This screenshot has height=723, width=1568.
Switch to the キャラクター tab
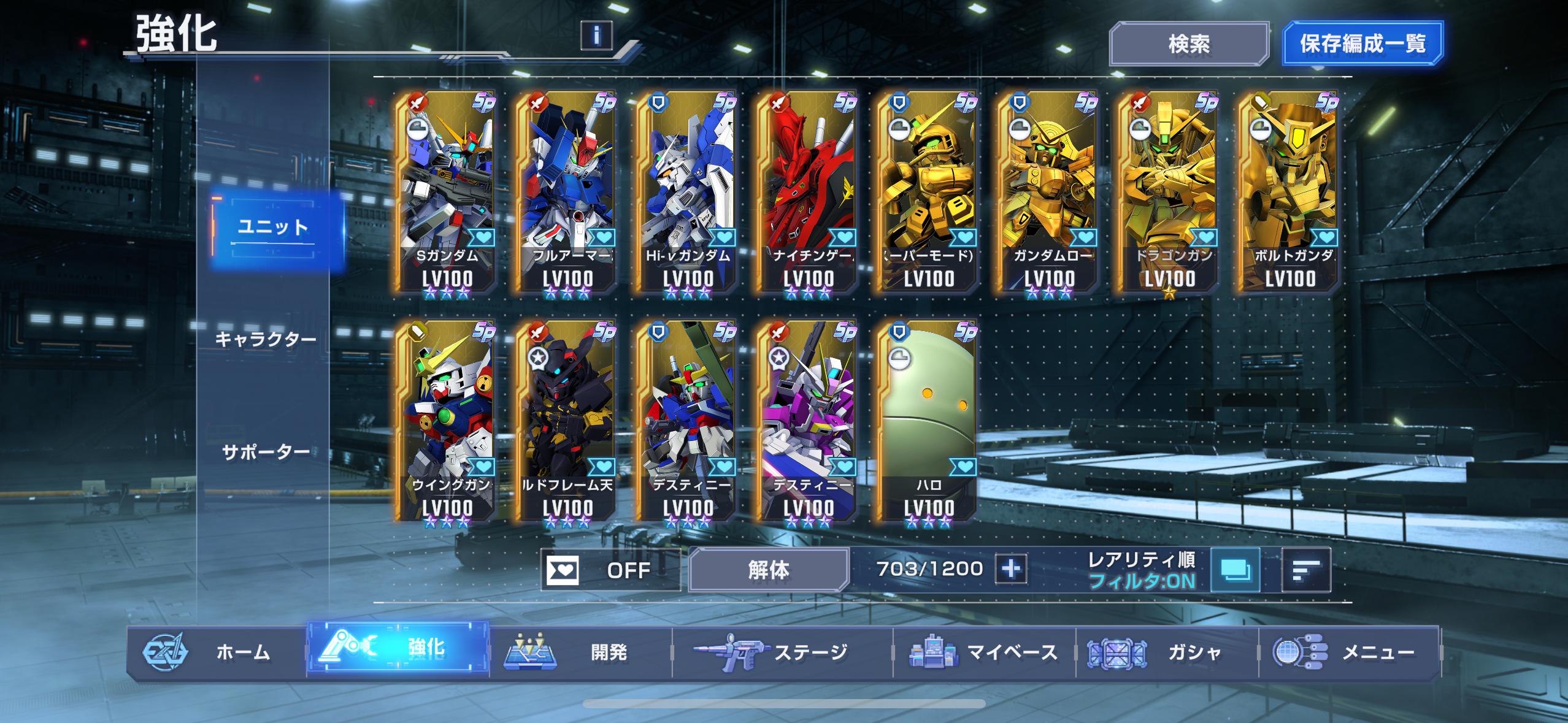[265, 339]
